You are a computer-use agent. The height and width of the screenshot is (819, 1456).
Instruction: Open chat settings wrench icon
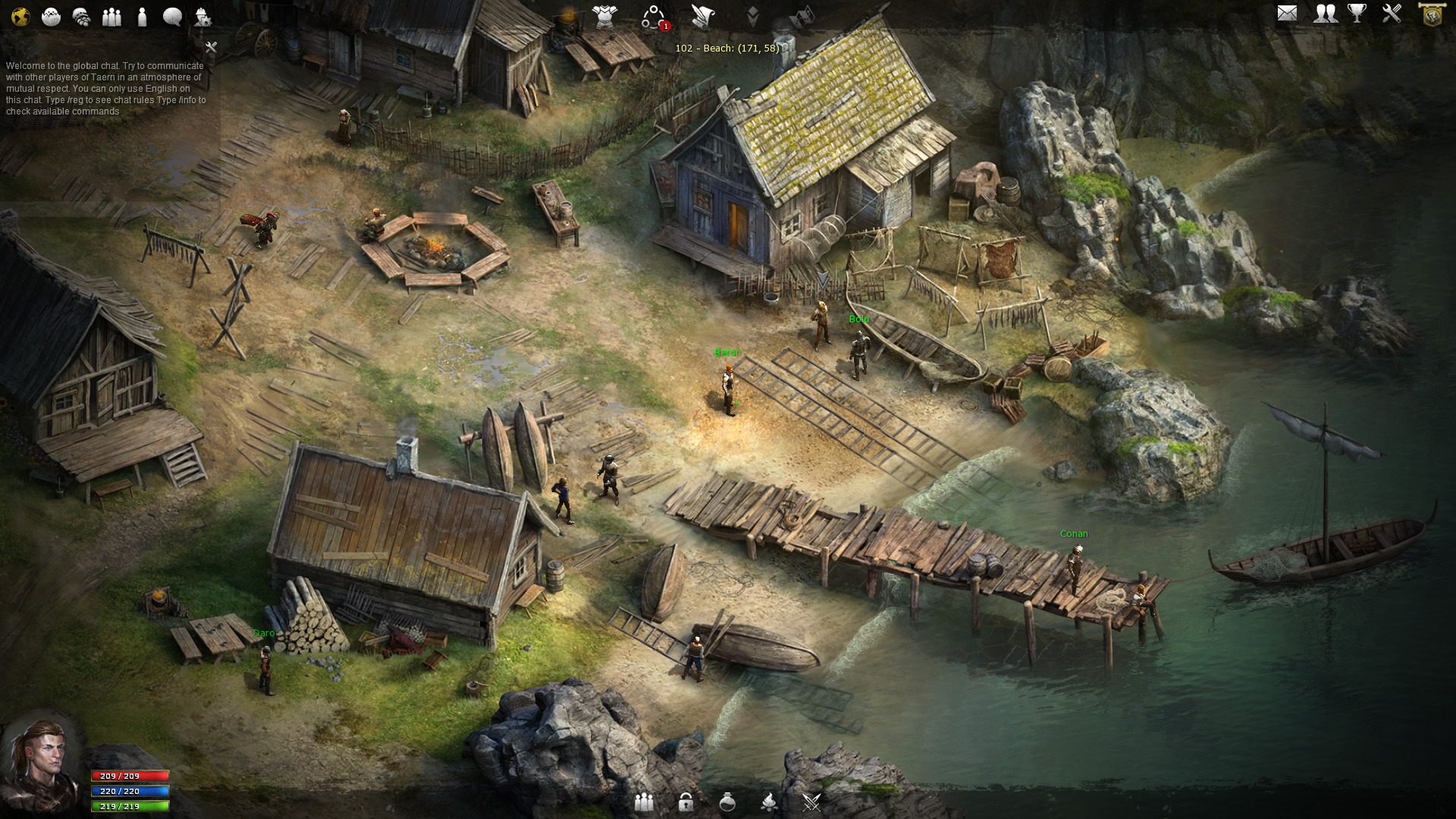point(212,47)
